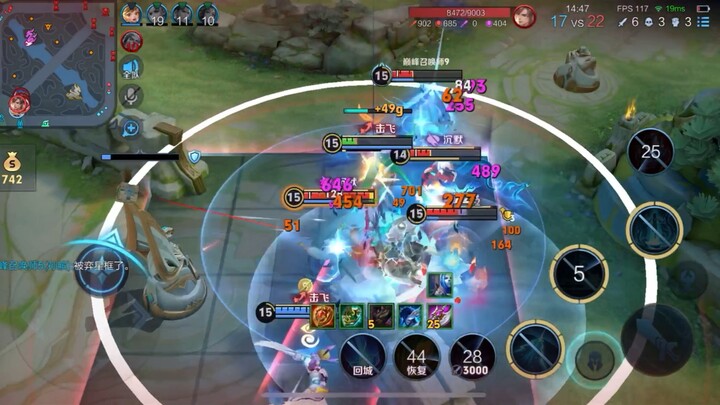Image resolution: width=720 pixels, height=405 pixels.
Task: Select the teammate portrait with 10 timer
Action: pyautogui.click(x=207, y=14)
